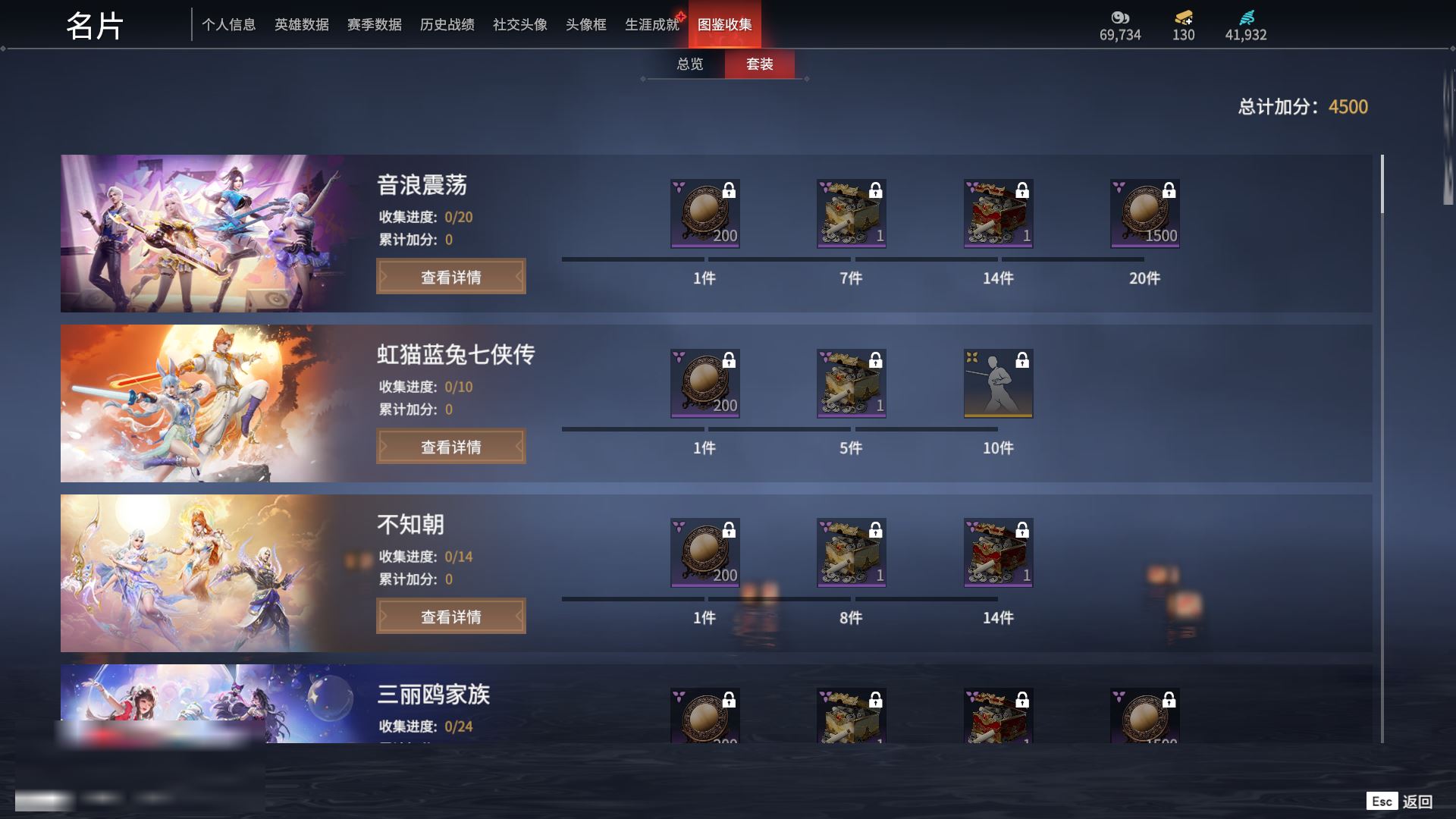View the 历史战绩 tab
Viewport: 1456px width, 819px height.
coord(447,25)
